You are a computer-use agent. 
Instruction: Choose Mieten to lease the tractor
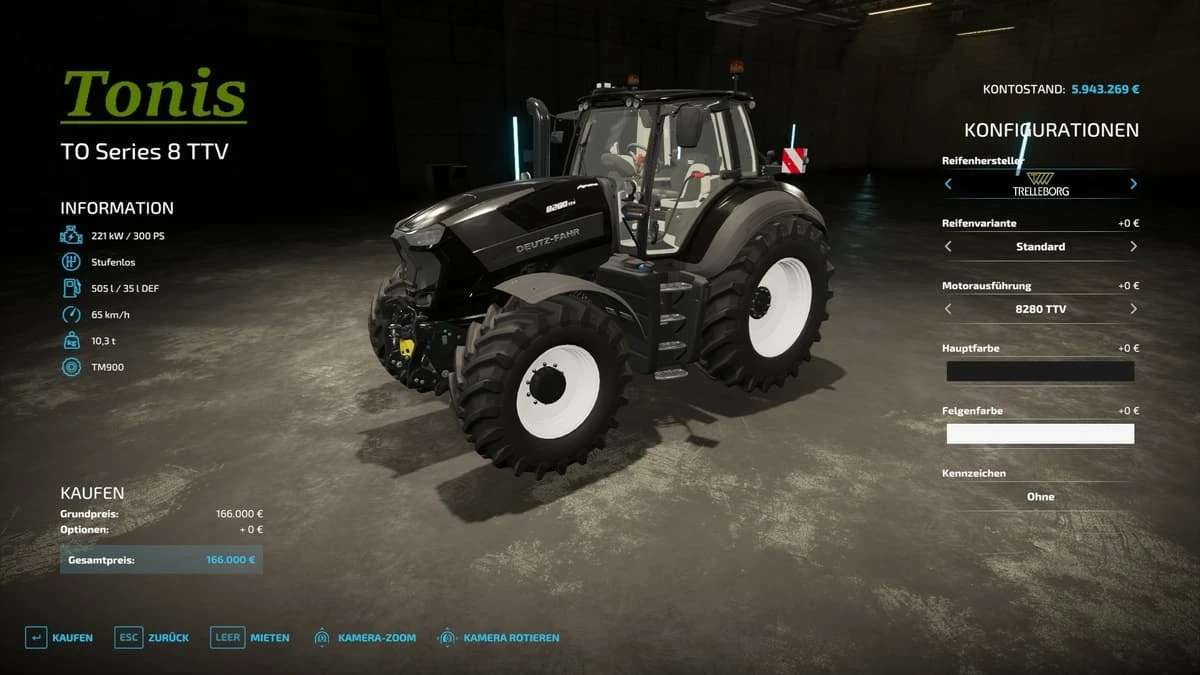point(251,637)
